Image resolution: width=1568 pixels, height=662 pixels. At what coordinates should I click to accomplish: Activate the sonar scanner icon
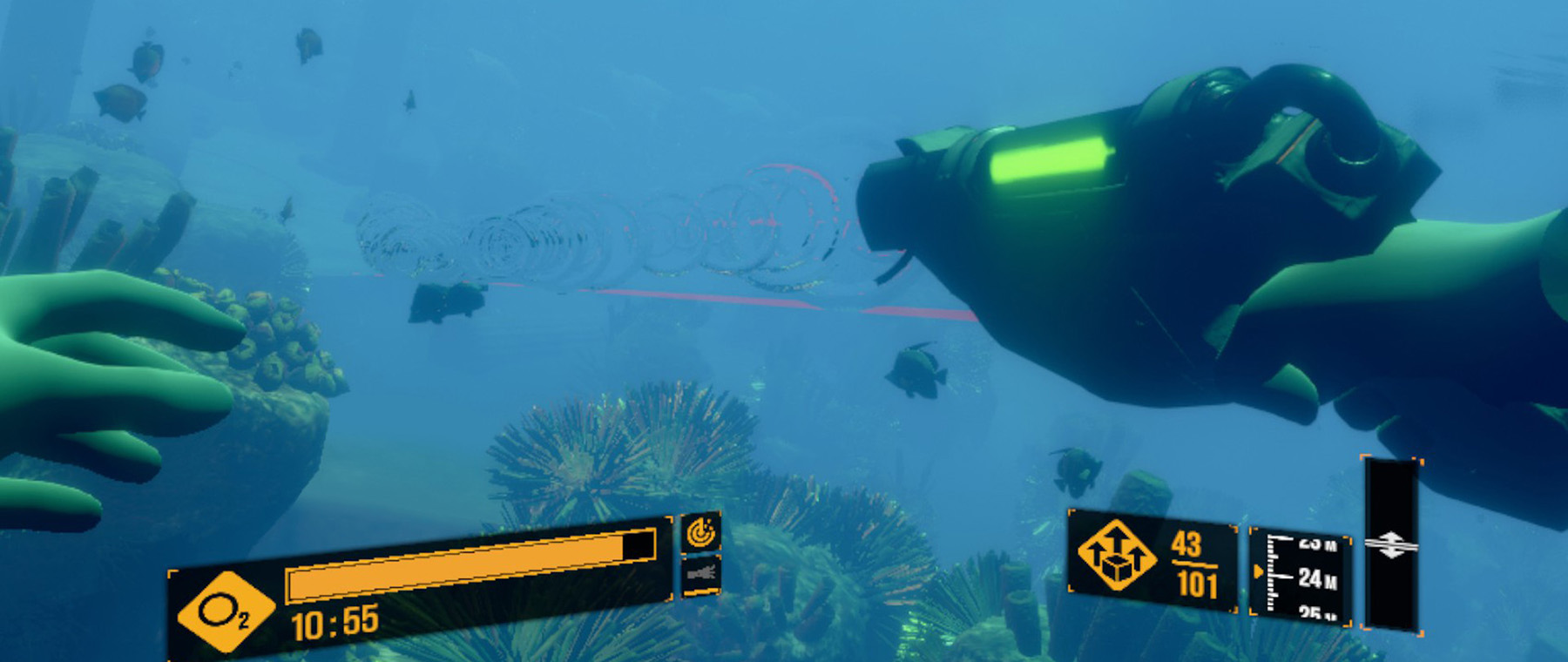(x=700, y=532)
